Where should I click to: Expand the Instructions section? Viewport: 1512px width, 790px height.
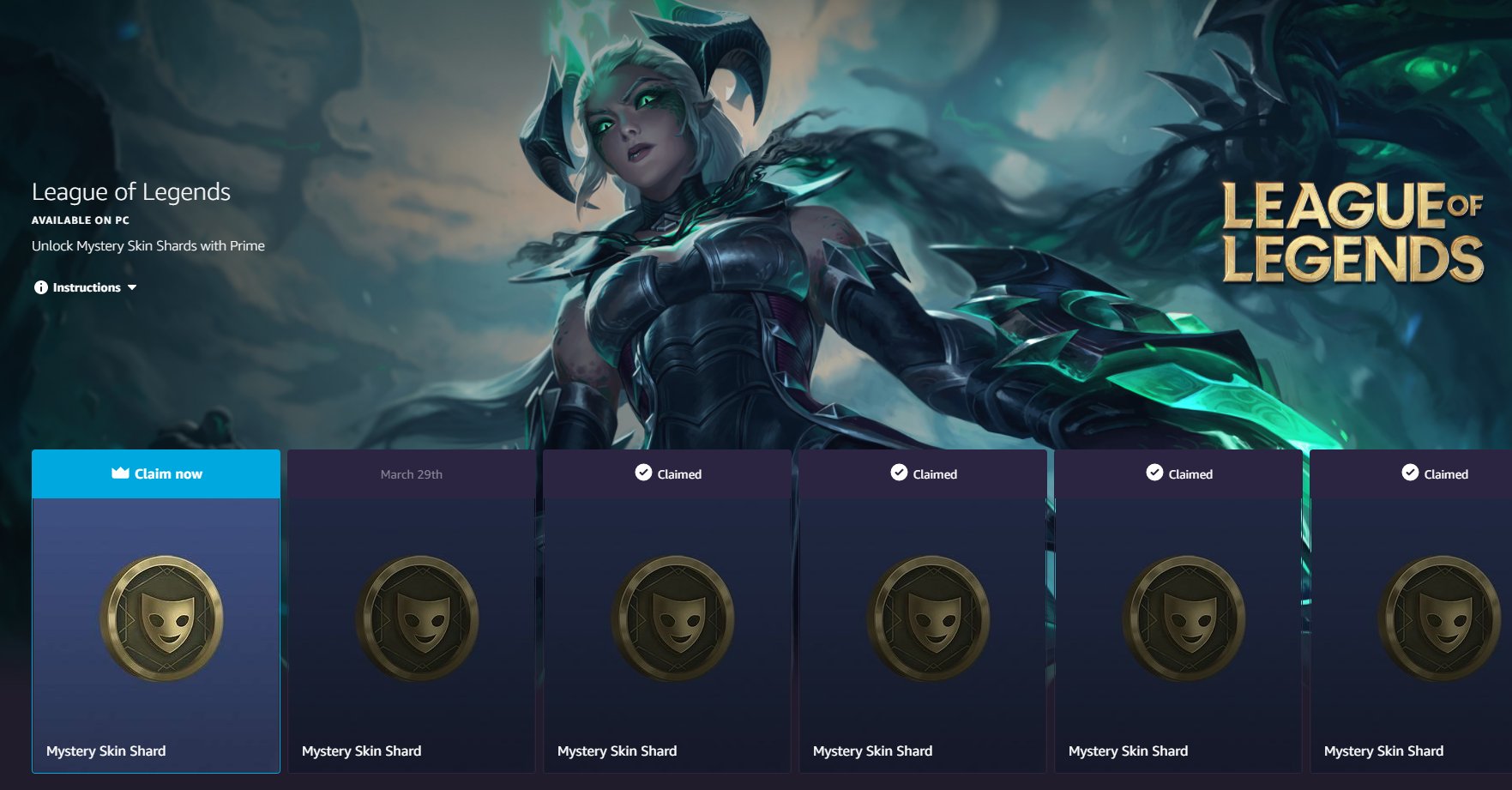86,287
